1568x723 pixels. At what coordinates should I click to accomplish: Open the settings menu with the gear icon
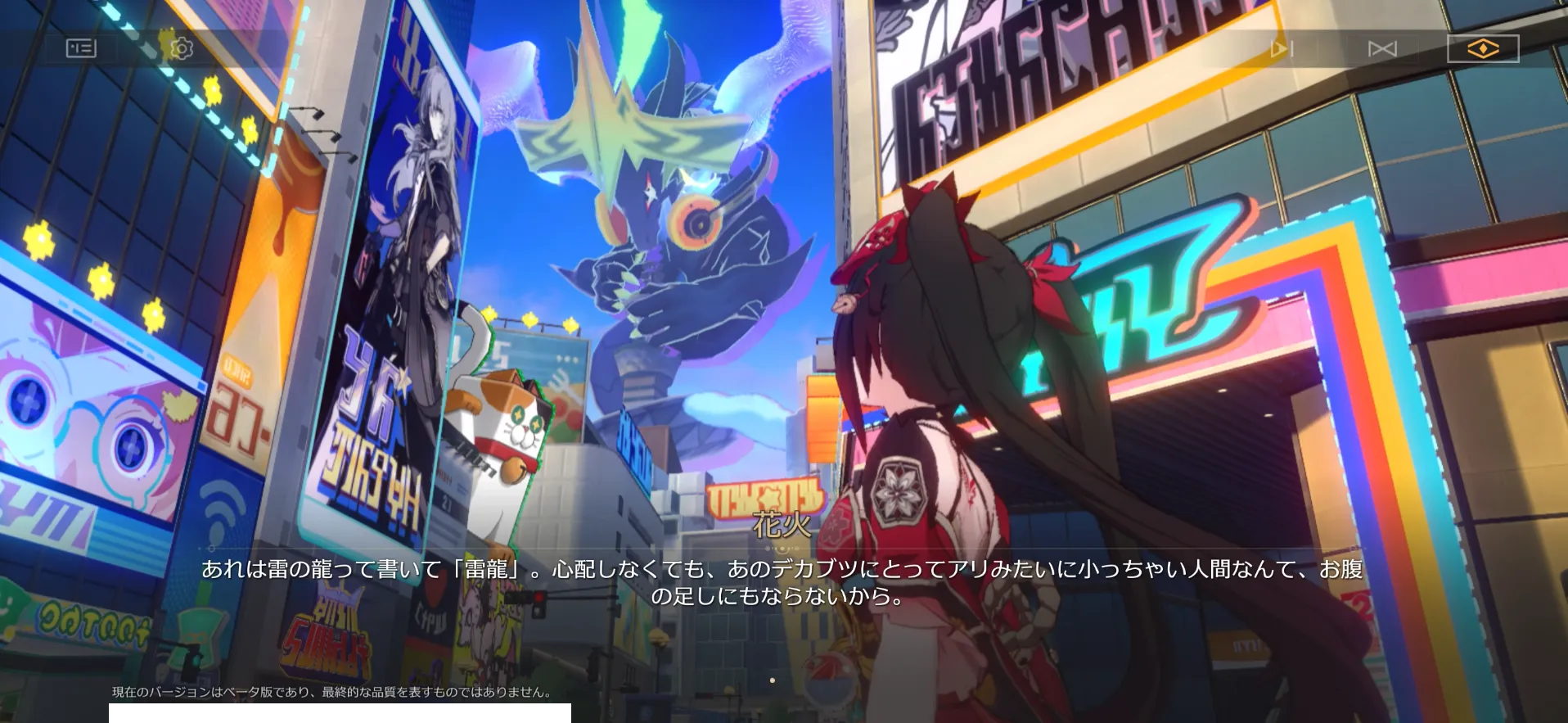click(x=182, y=47)
